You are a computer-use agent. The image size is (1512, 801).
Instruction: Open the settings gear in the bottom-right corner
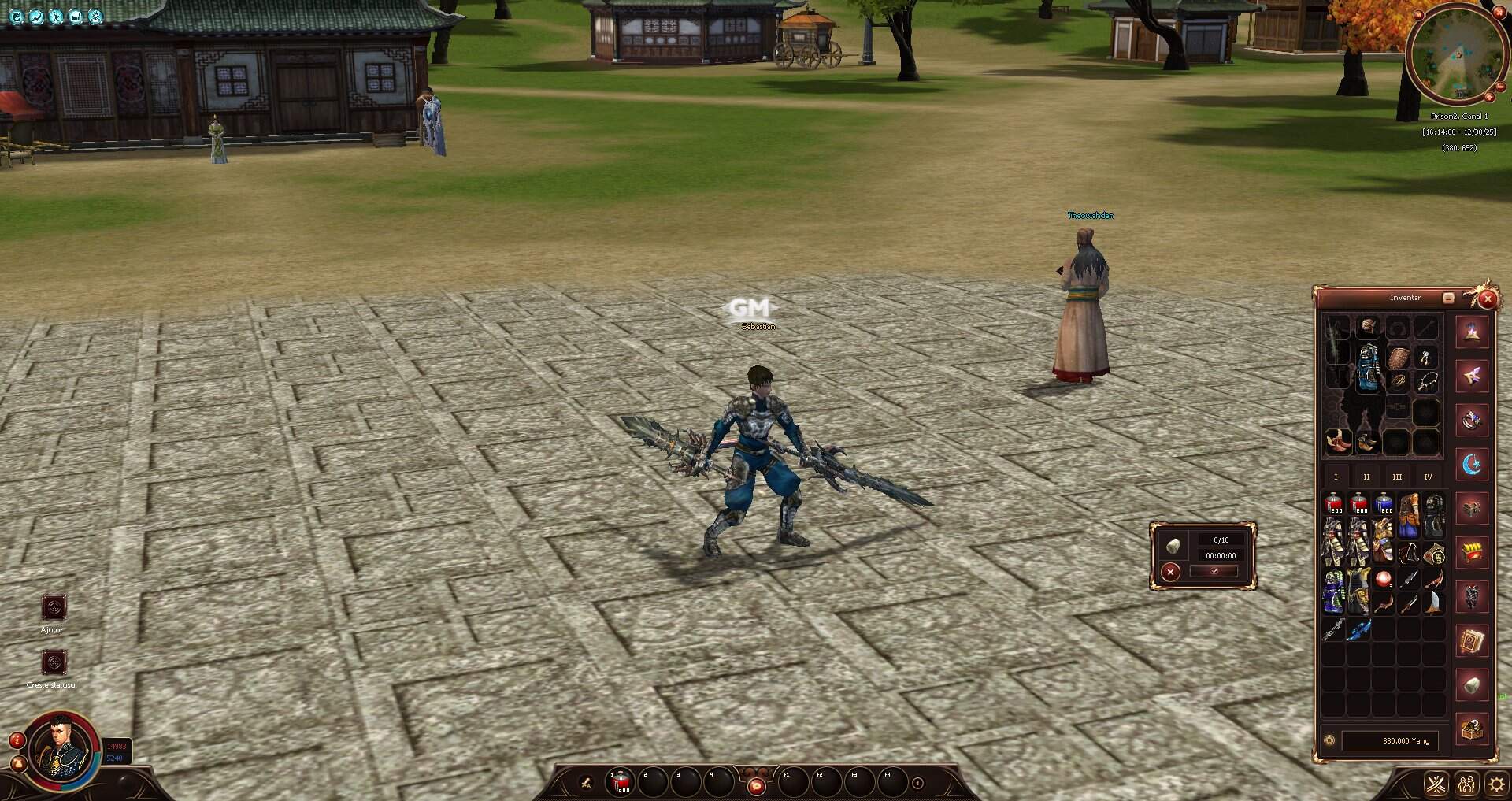[1496, 783]
